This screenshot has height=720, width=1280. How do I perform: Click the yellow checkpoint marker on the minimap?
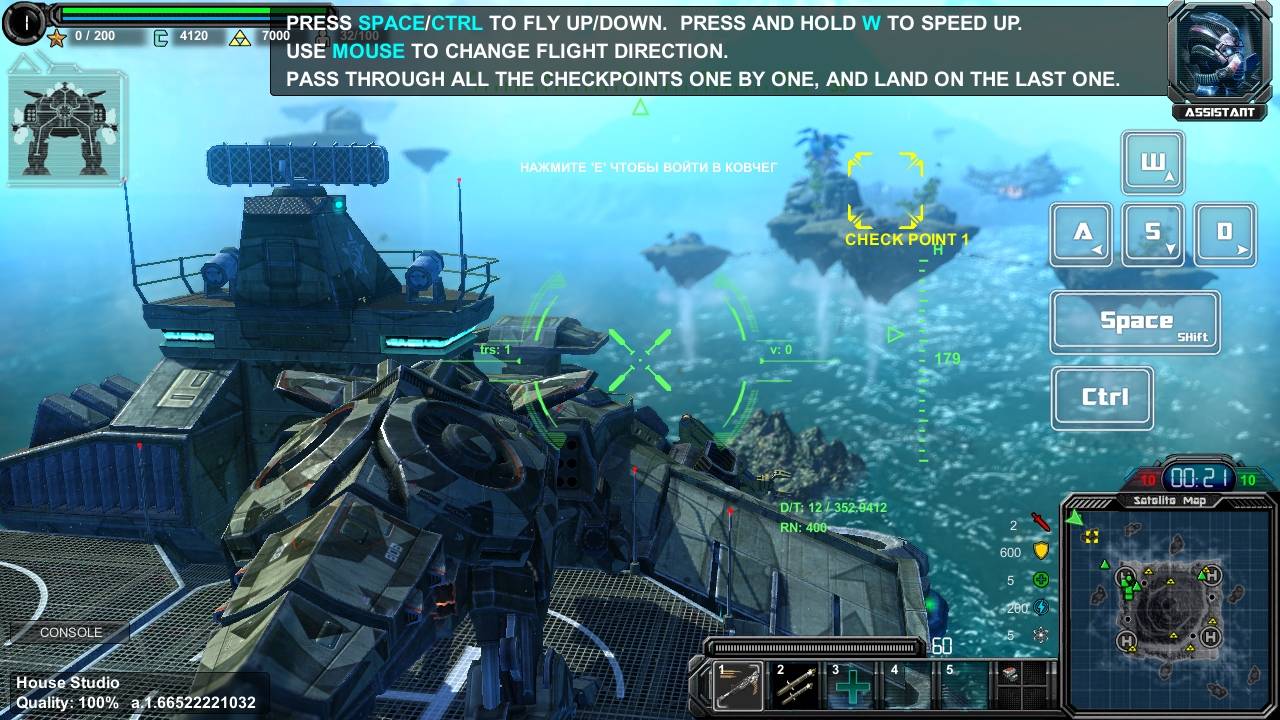pyautogui.click(x=1091, y=537)
